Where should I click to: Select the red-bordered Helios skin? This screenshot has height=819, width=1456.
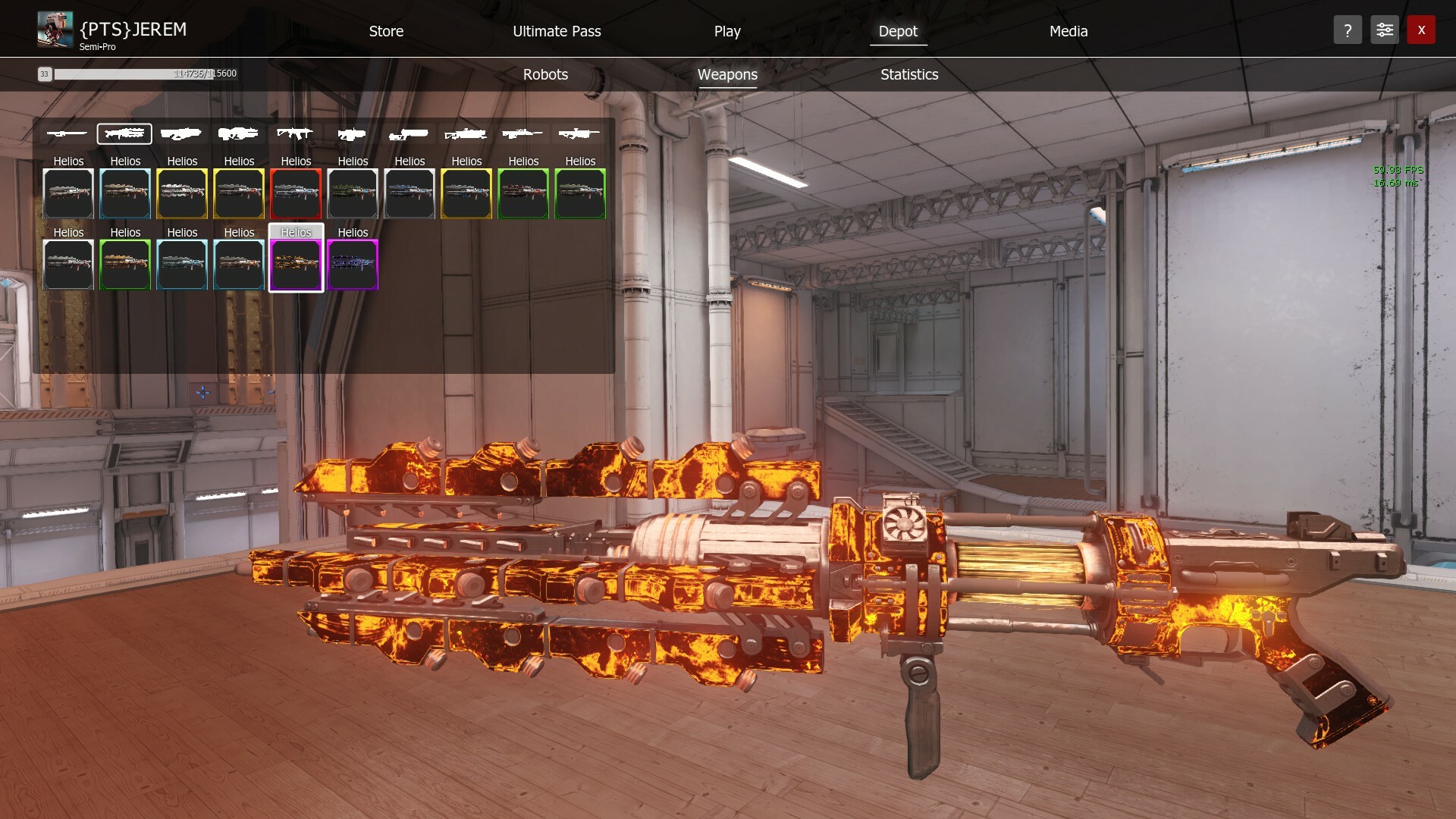tap(296, 193)
